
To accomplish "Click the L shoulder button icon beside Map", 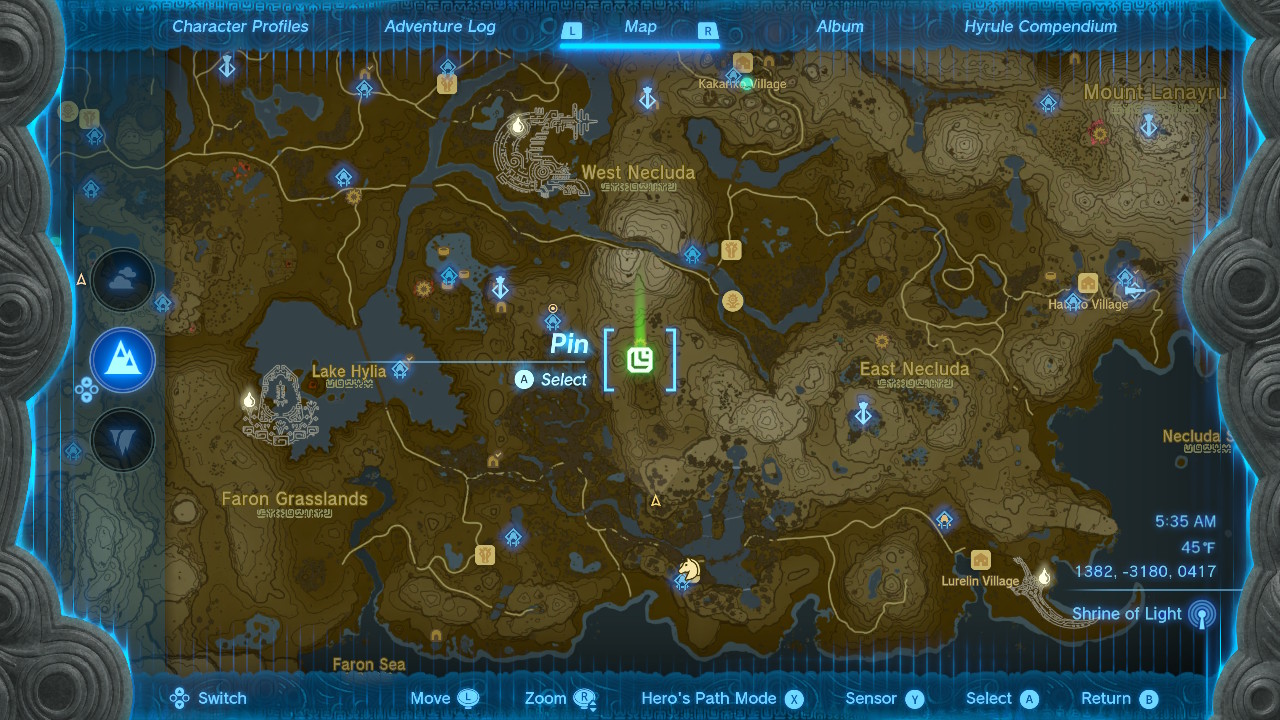I will coord(572,31).
